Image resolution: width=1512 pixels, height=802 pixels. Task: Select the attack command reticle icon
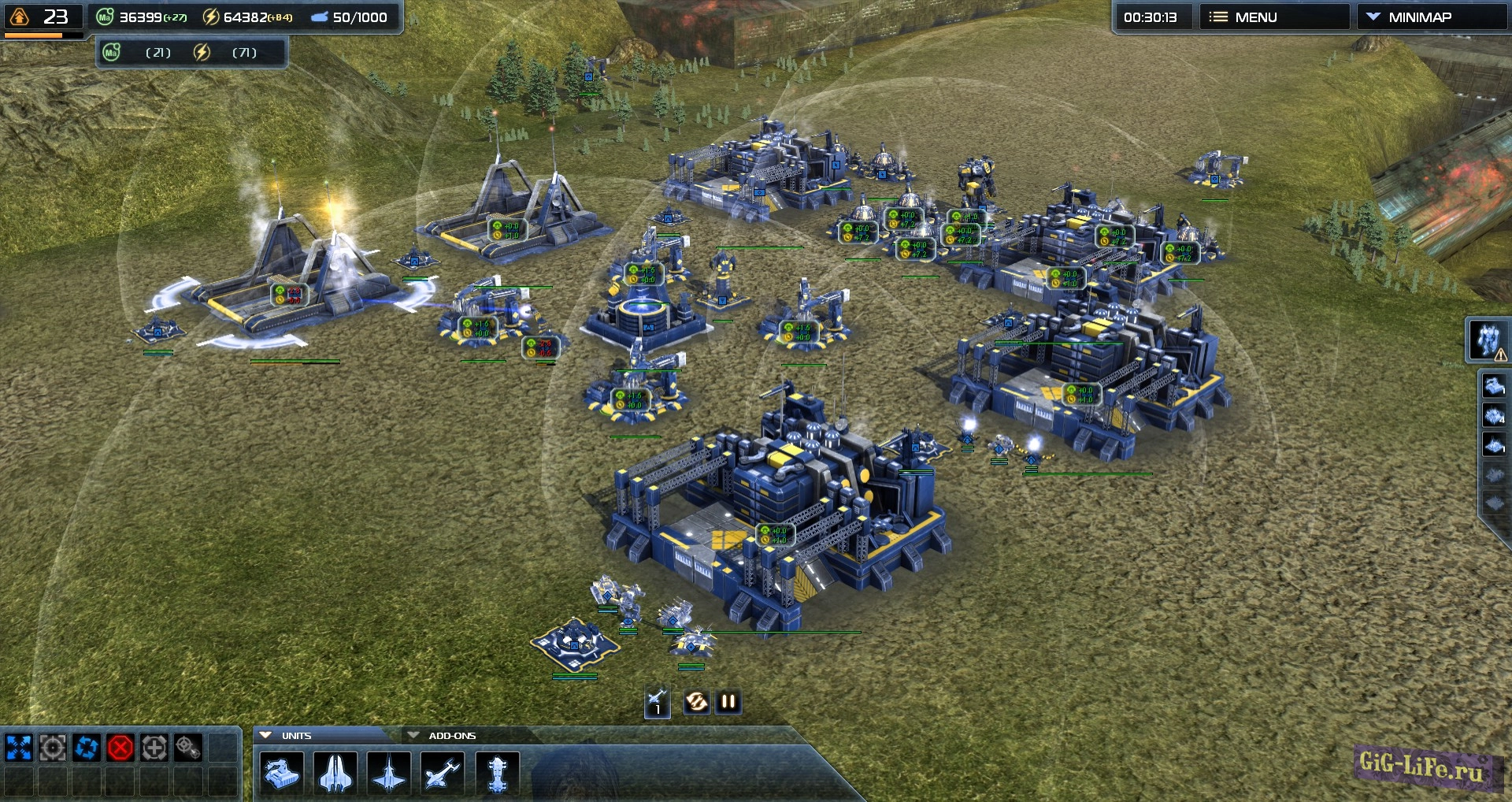point(52,748)
